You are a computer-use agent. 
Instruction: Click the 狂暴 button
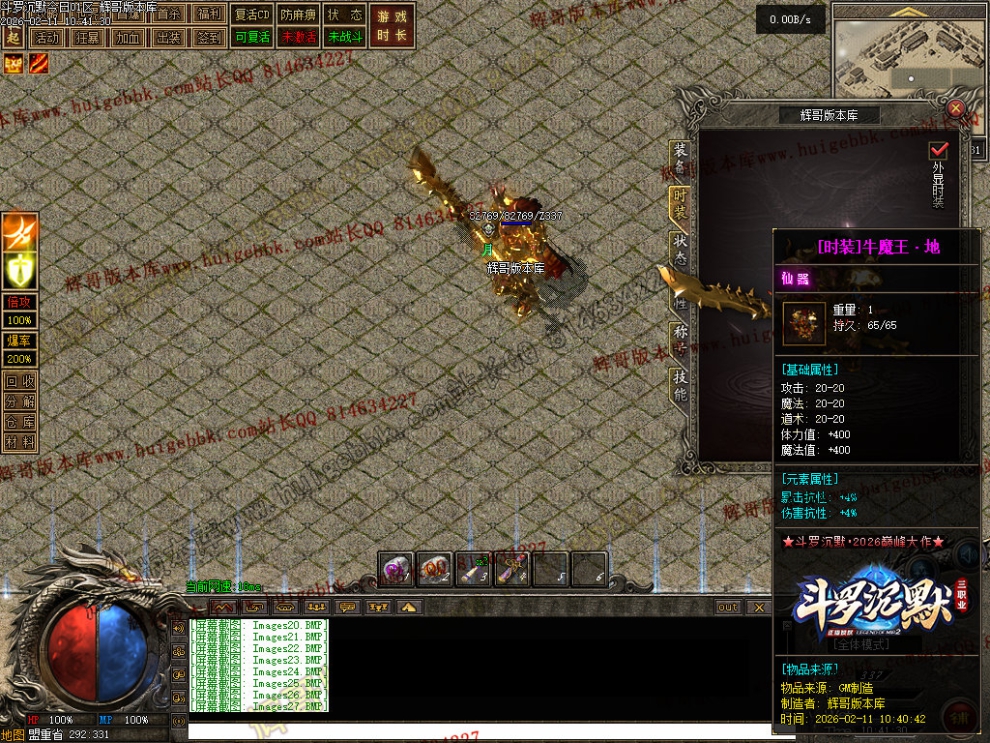pos(87,37)
